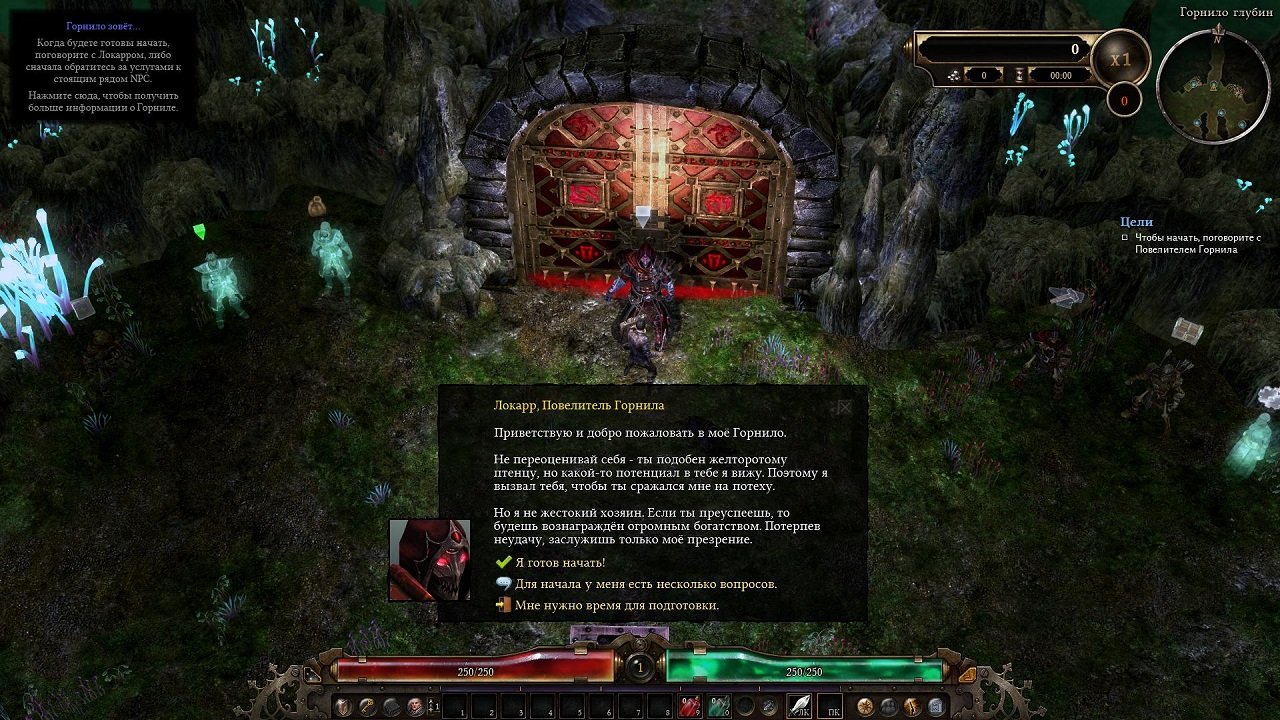Check the objective box under Цели
The width and height of the screenshot is (1280, 720).
(x=1124, y=237)
